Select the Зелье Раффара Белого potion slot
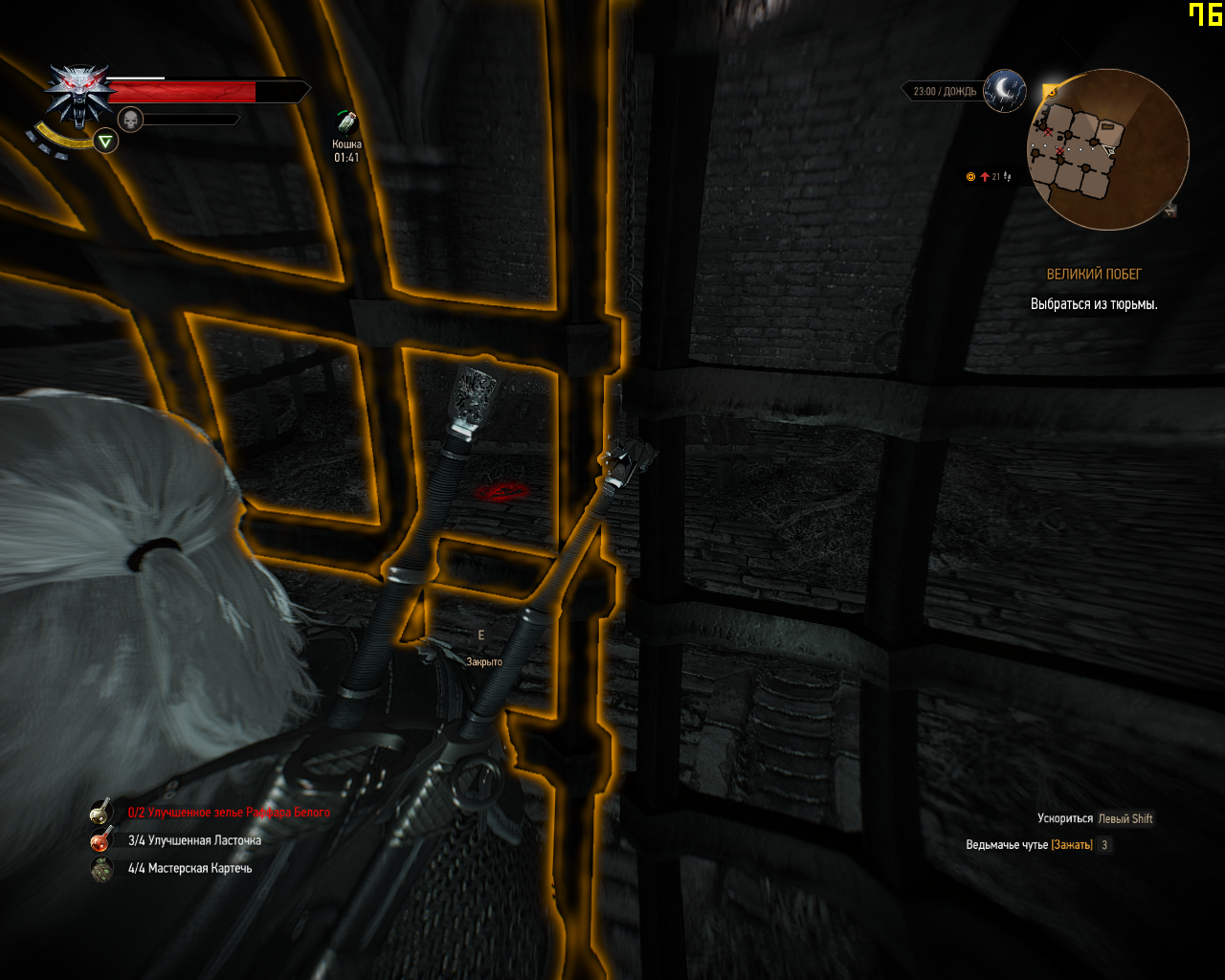Viewport: 1225px width, 980px height. tap(101, 813)
